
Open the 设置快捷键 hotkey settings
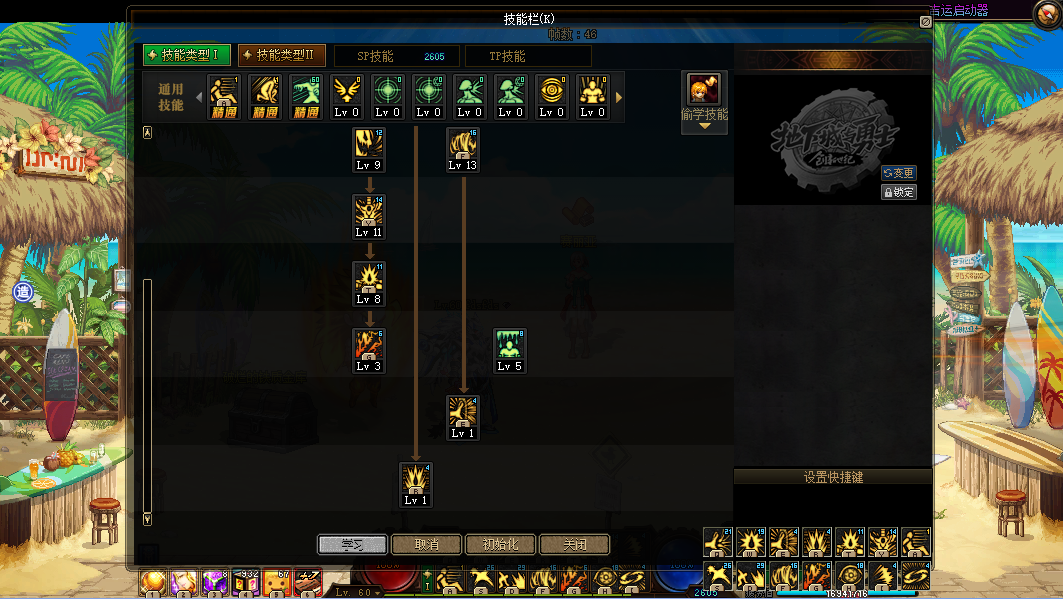(833, 477)
